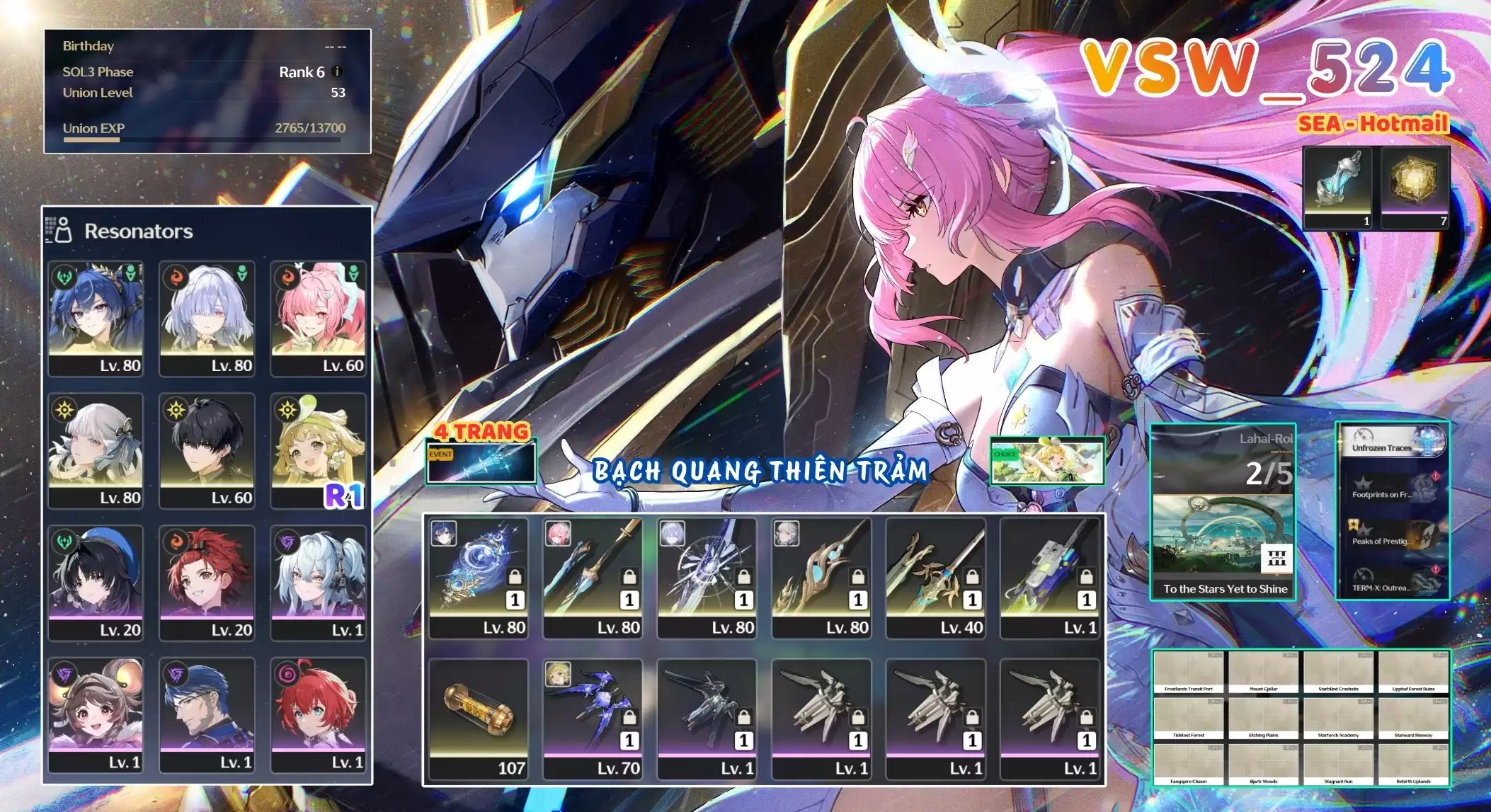This screenshot has width=1491, height=812.
Task: Select the blue-haired Lv. 80 resonator portrait
Action: click(x=96, y=318)
